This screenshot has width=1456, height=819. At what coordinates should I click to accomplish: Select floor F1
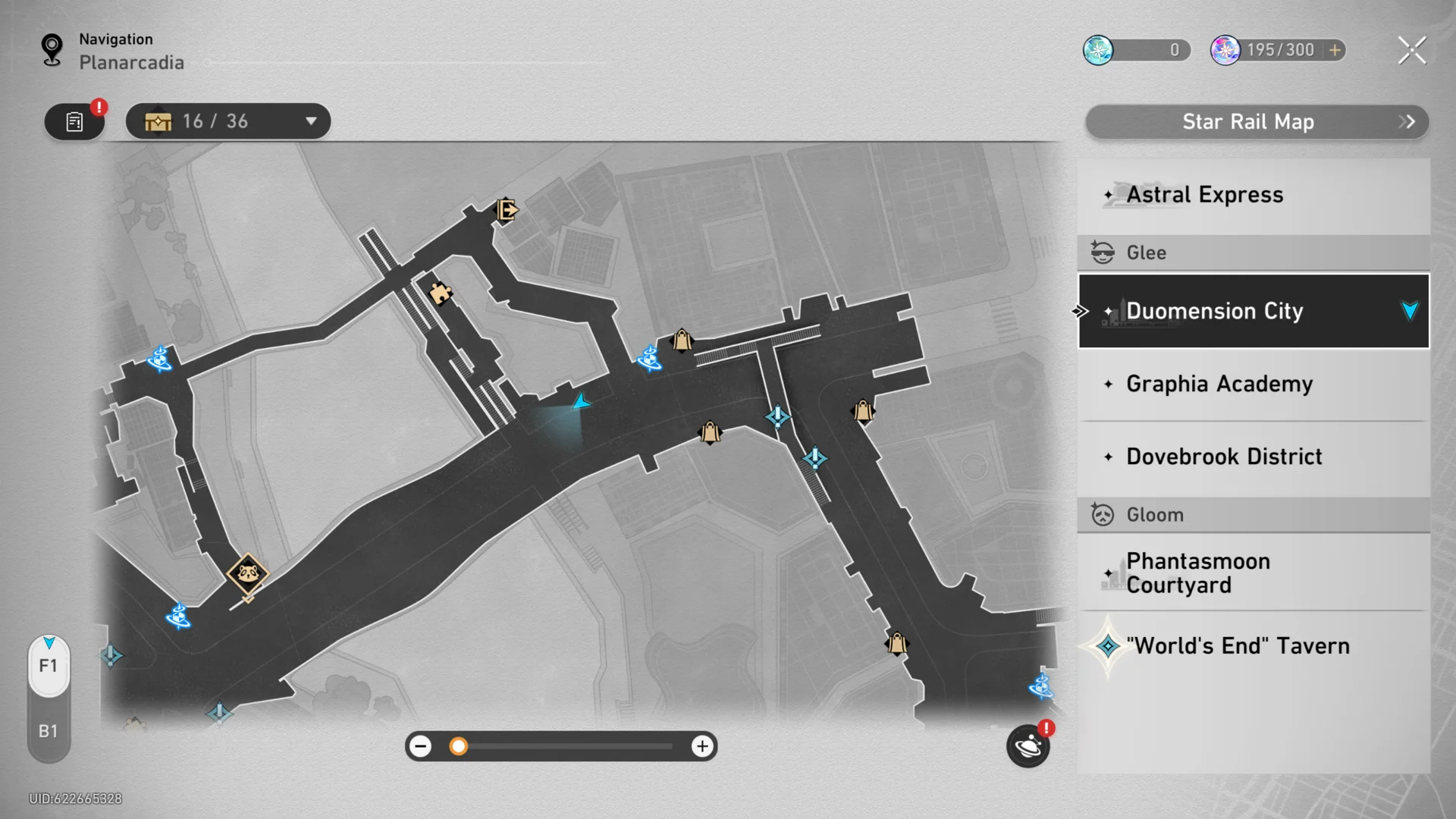tap(49, 666)
